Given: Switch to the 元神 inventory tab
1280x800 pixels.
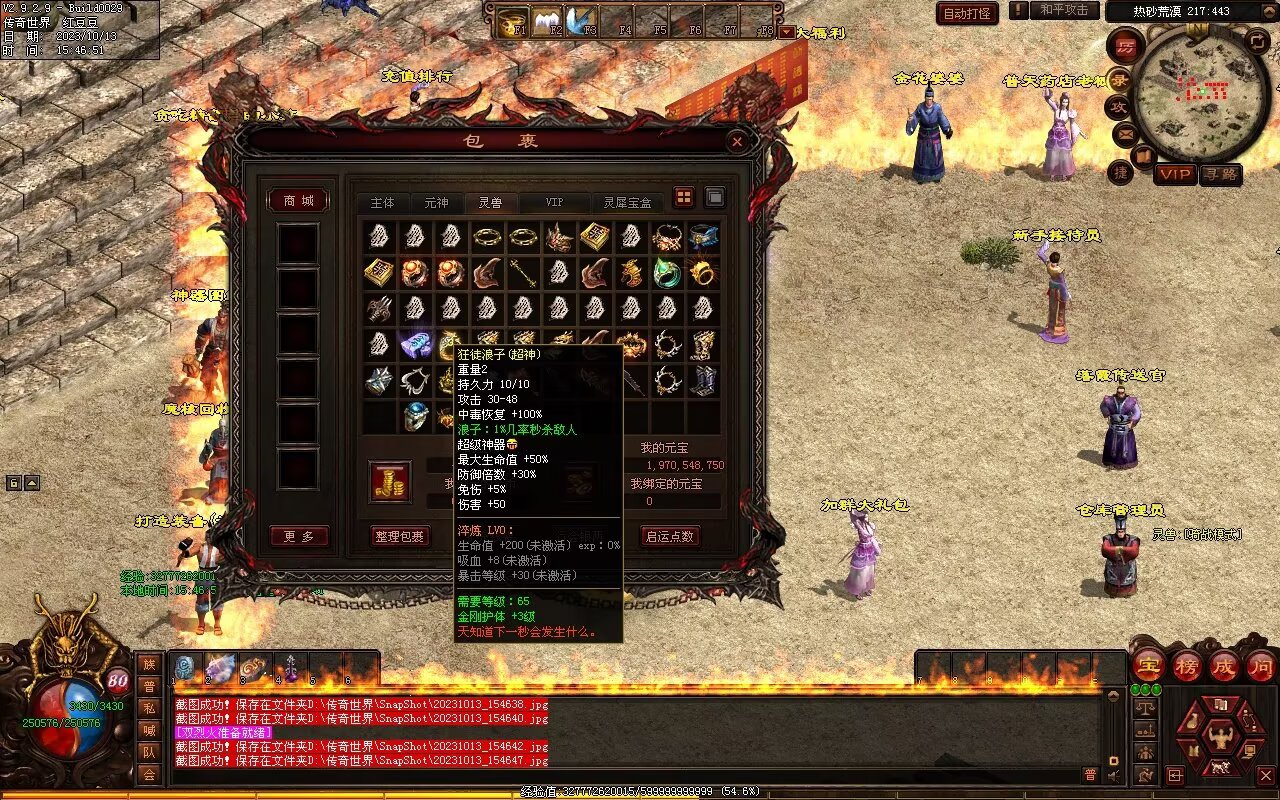Looking at the screenshot, I should coord(437,202).
